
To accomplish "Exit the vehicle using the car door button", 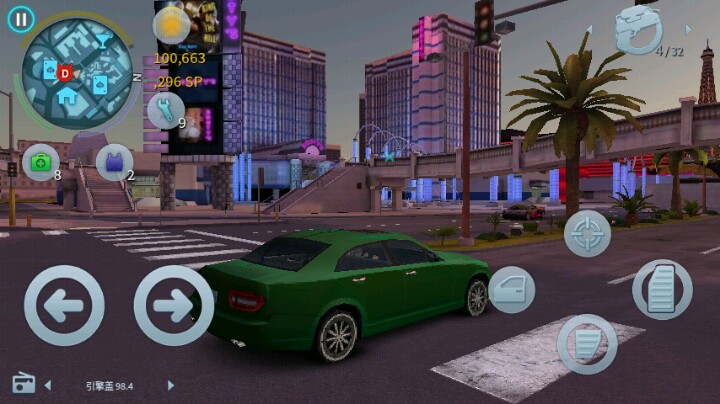I will [x=511, y=290].
